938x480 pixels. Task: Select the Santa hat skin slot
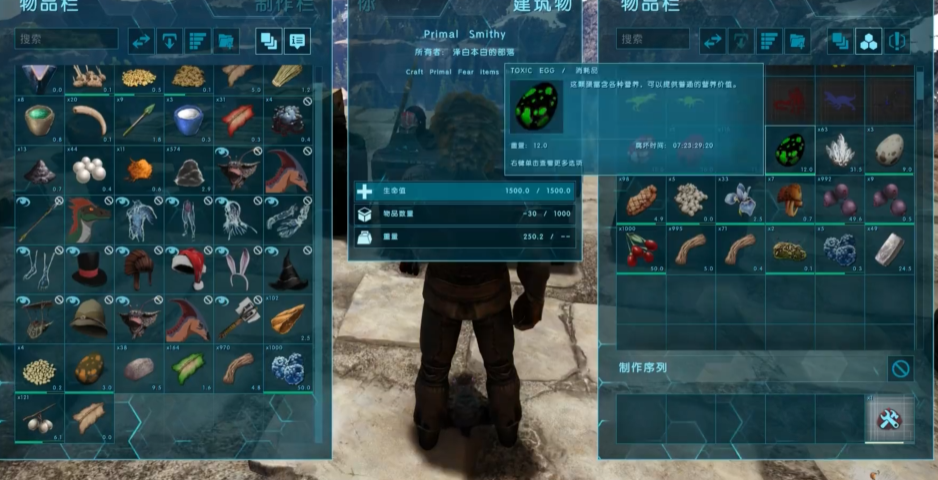[187, 269]
